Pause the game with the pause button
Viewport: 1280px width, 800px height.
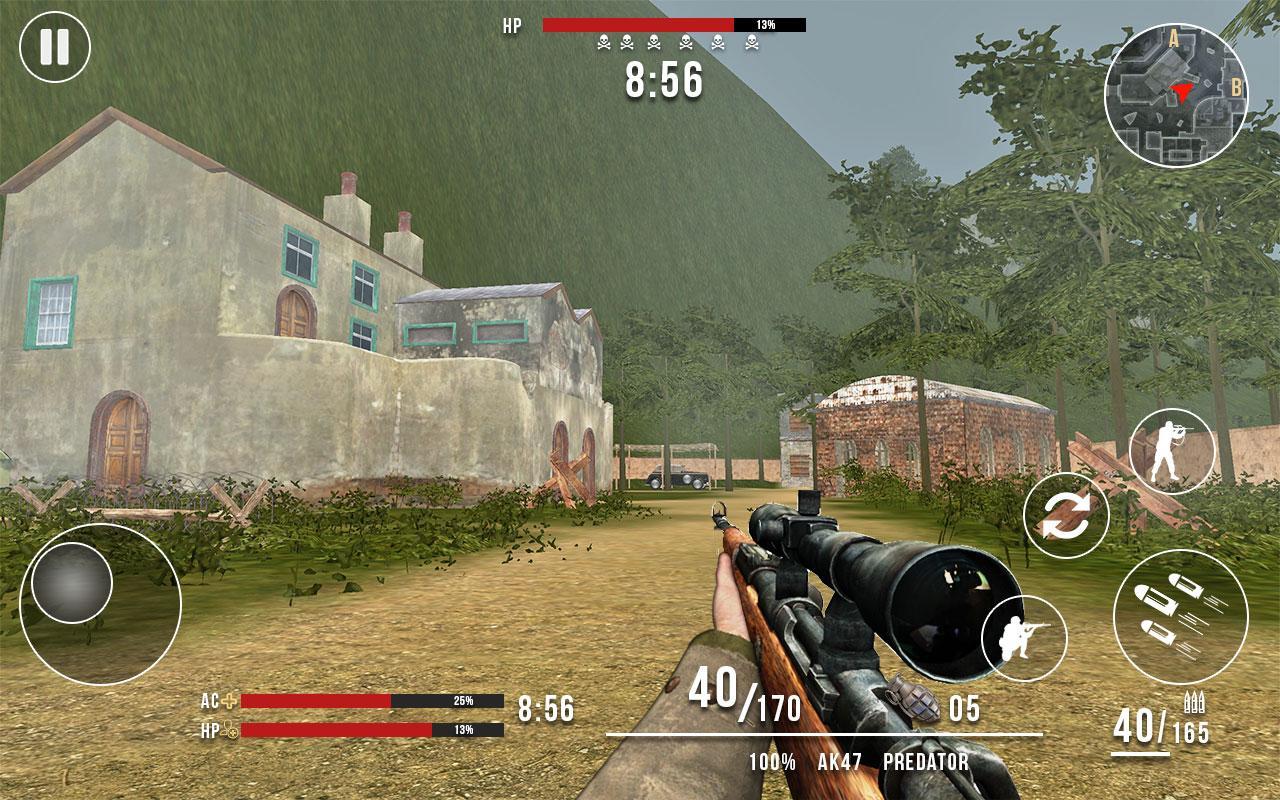(x=55, y=46)
